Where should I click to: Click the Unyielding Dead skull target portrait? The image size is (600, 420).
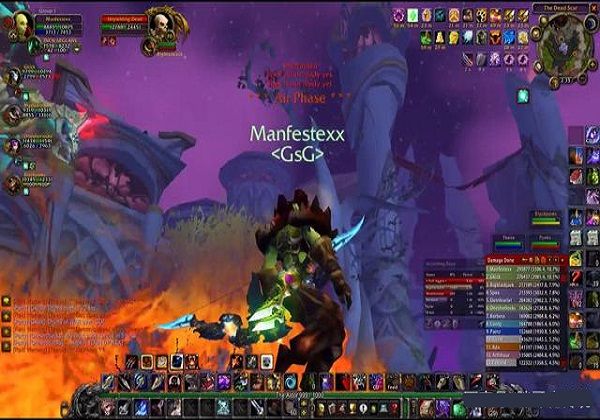coord(159,25)
